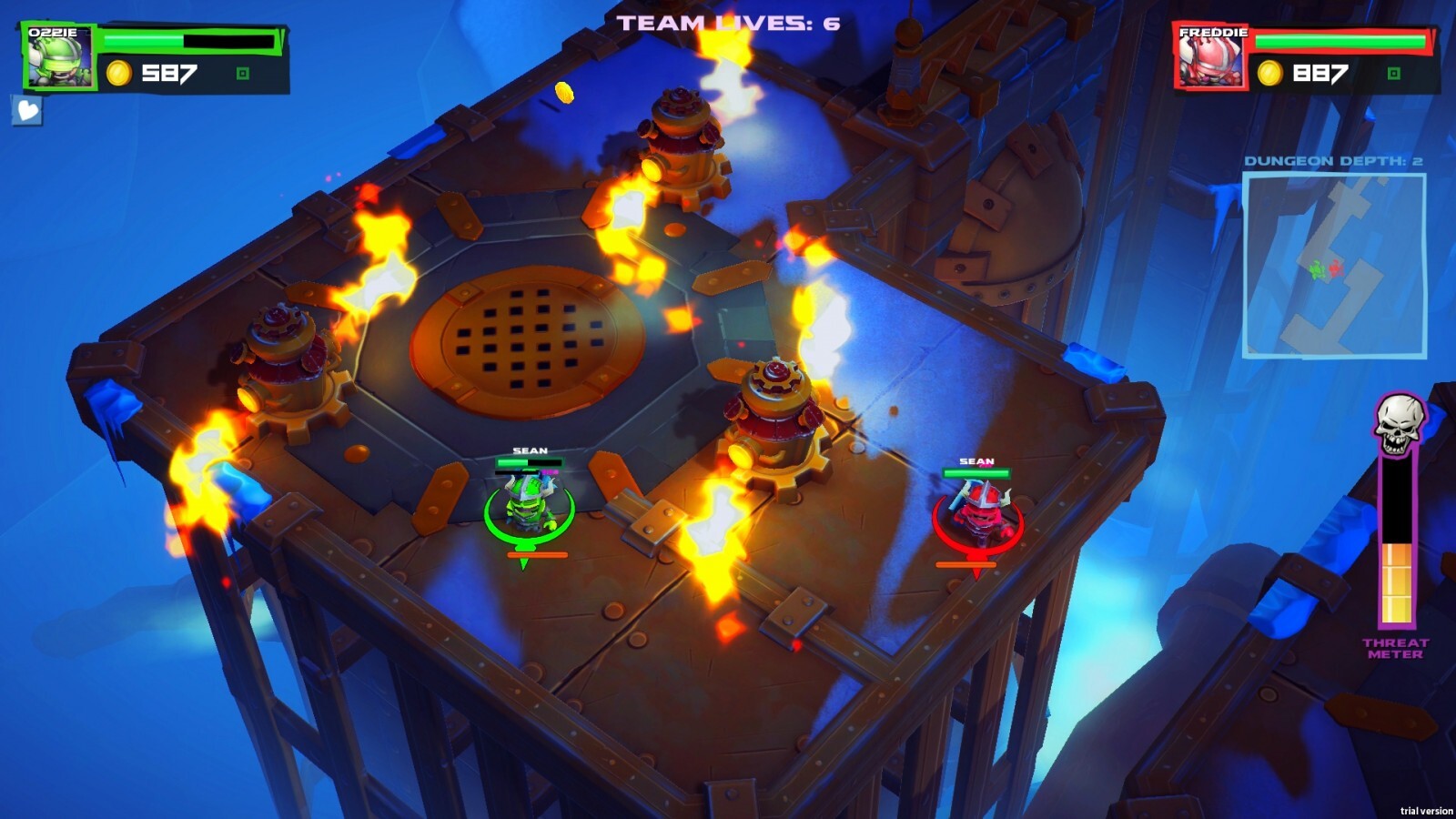This screenshot has width=1456, height=819.
Task: Select the gold coin icon next to 587
Action: [x=119, y=72]
